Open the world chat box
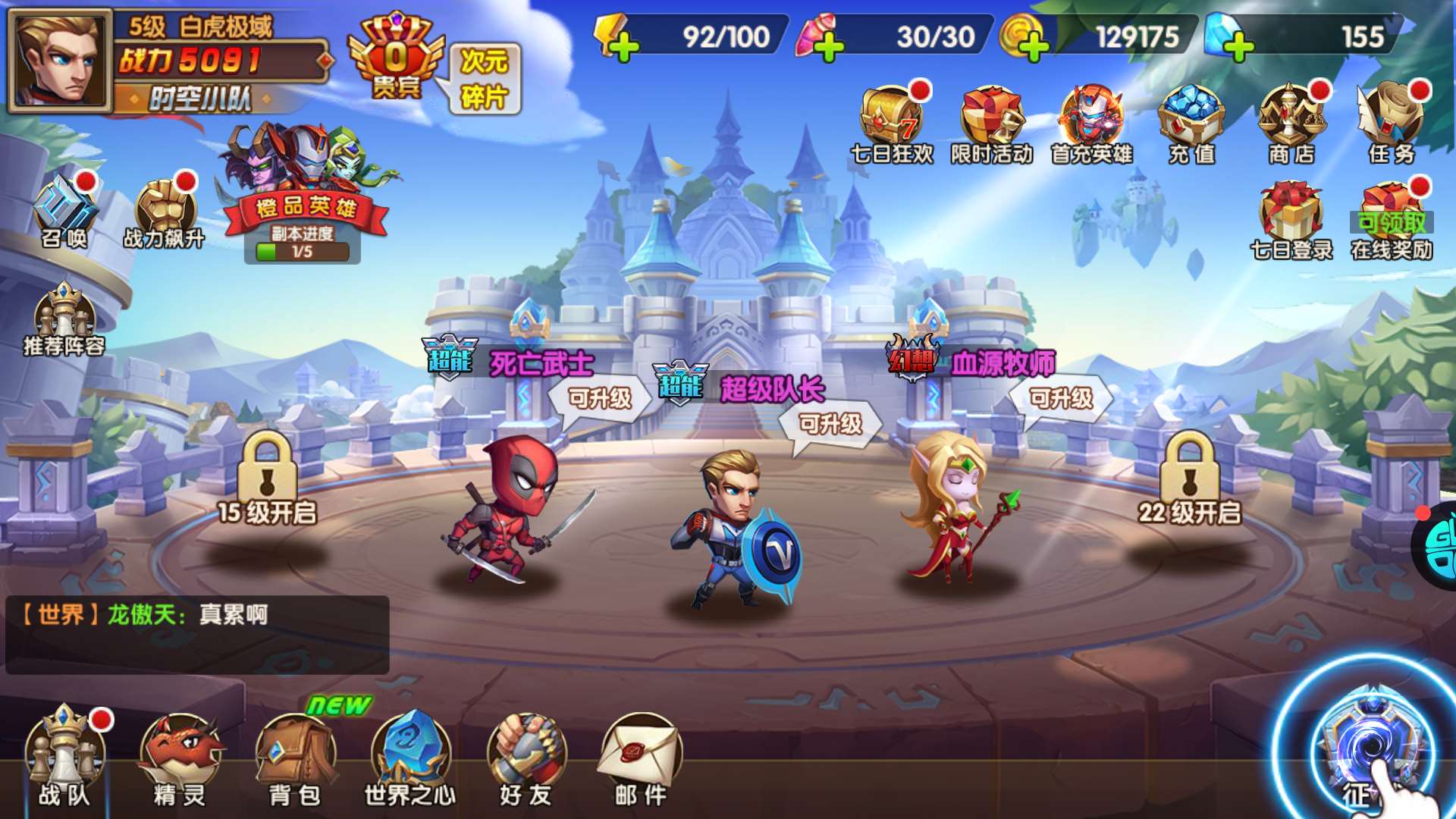The height and width of the screenshot is (819, 1456). coord(197,635)
